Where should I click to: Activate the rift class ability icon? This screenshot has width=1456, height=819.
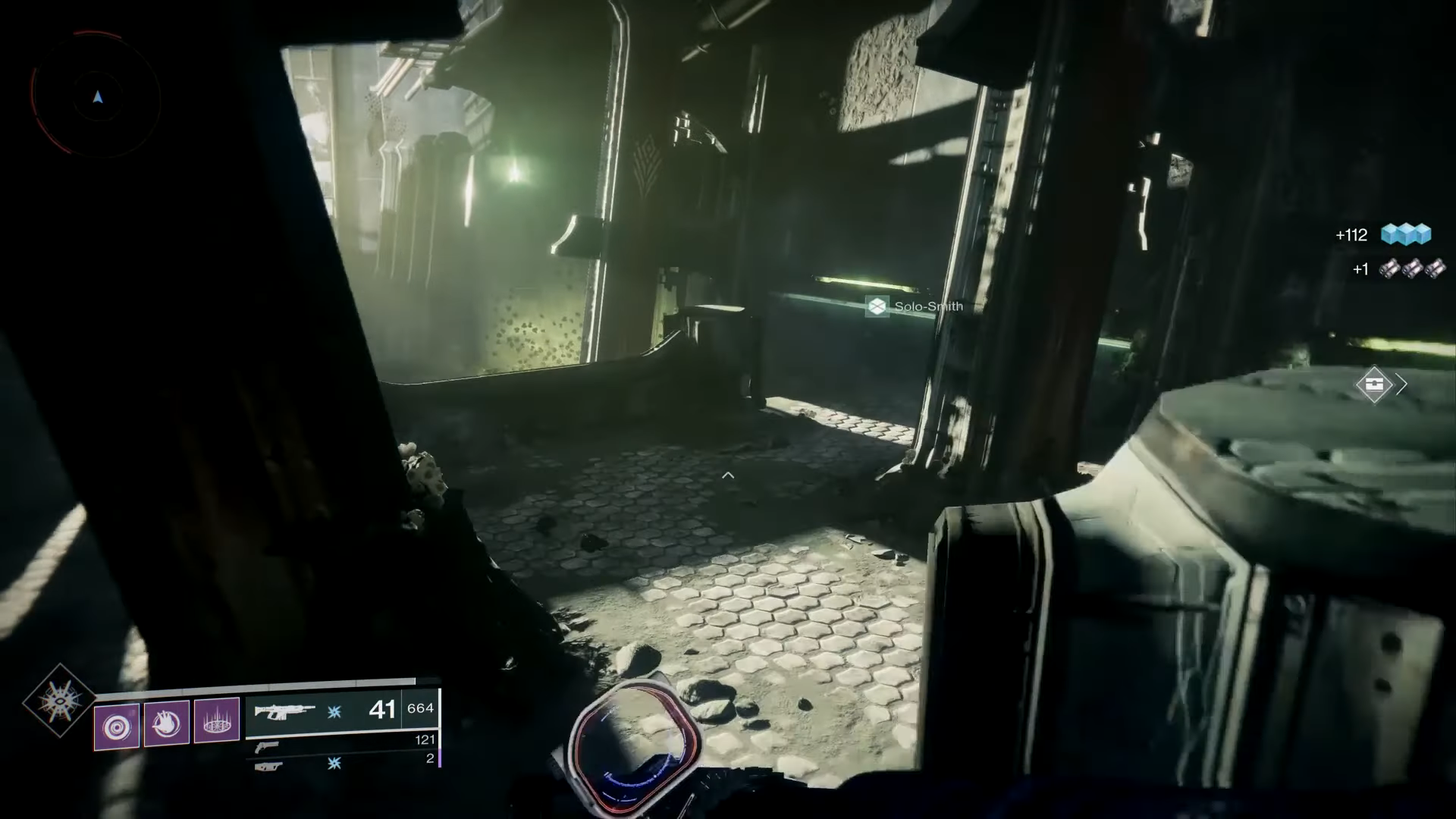[x=217, y=721]
